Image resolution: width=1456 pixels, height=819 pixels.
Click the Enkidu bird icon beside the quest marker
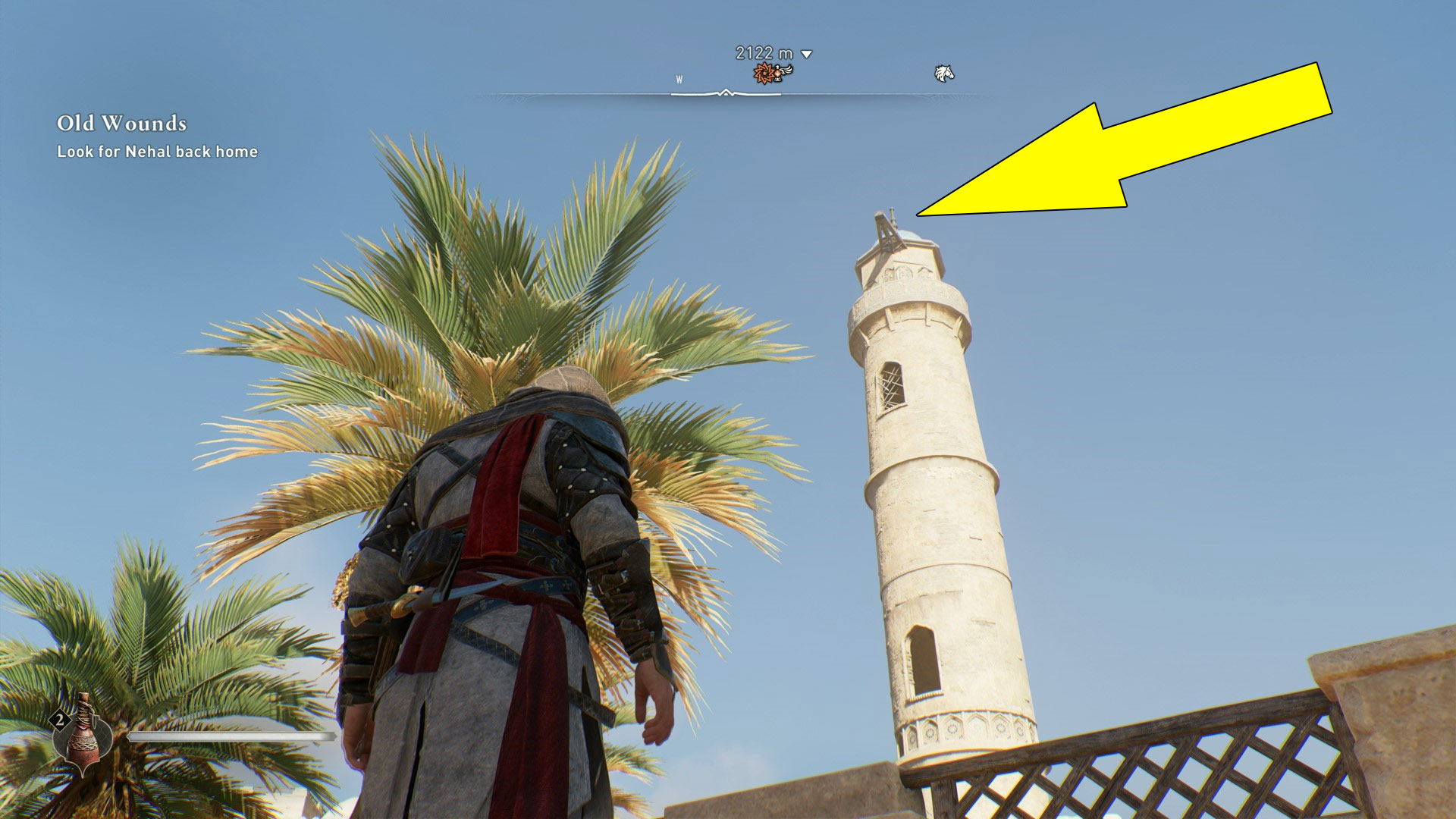[781, 71]
